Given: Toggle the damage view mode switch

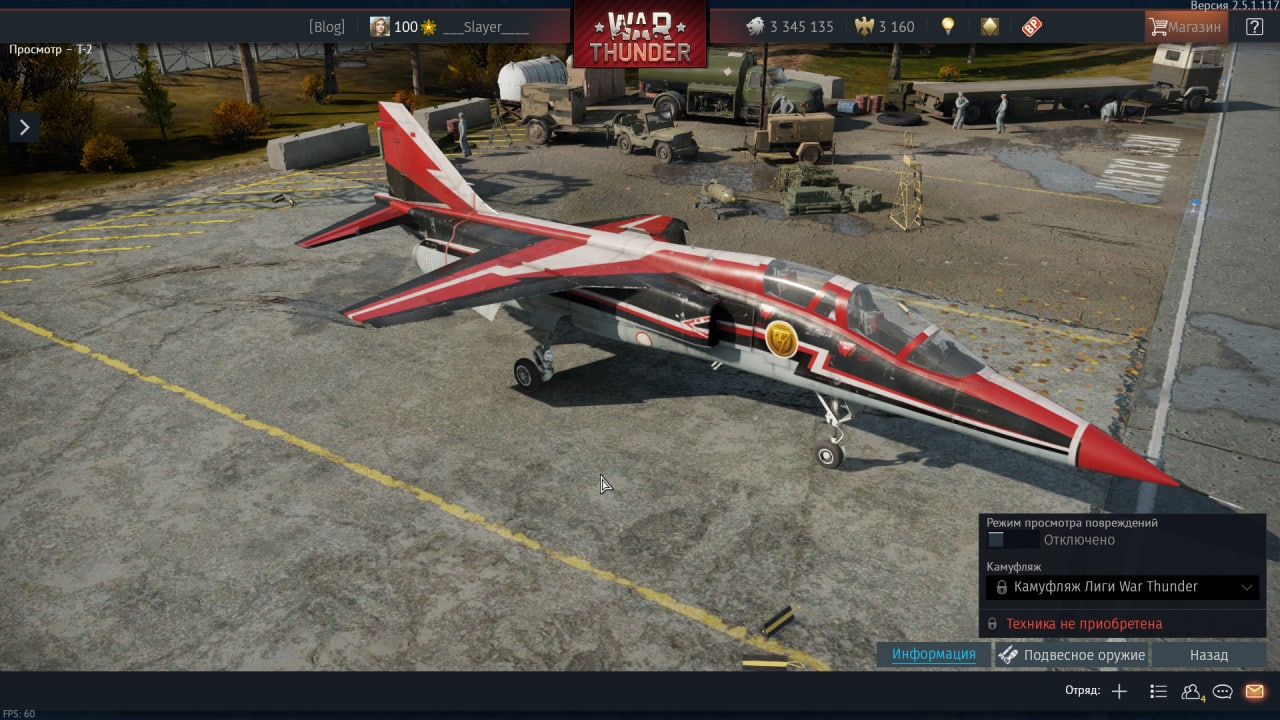Looking at the screenshot, I should (997, 540).
